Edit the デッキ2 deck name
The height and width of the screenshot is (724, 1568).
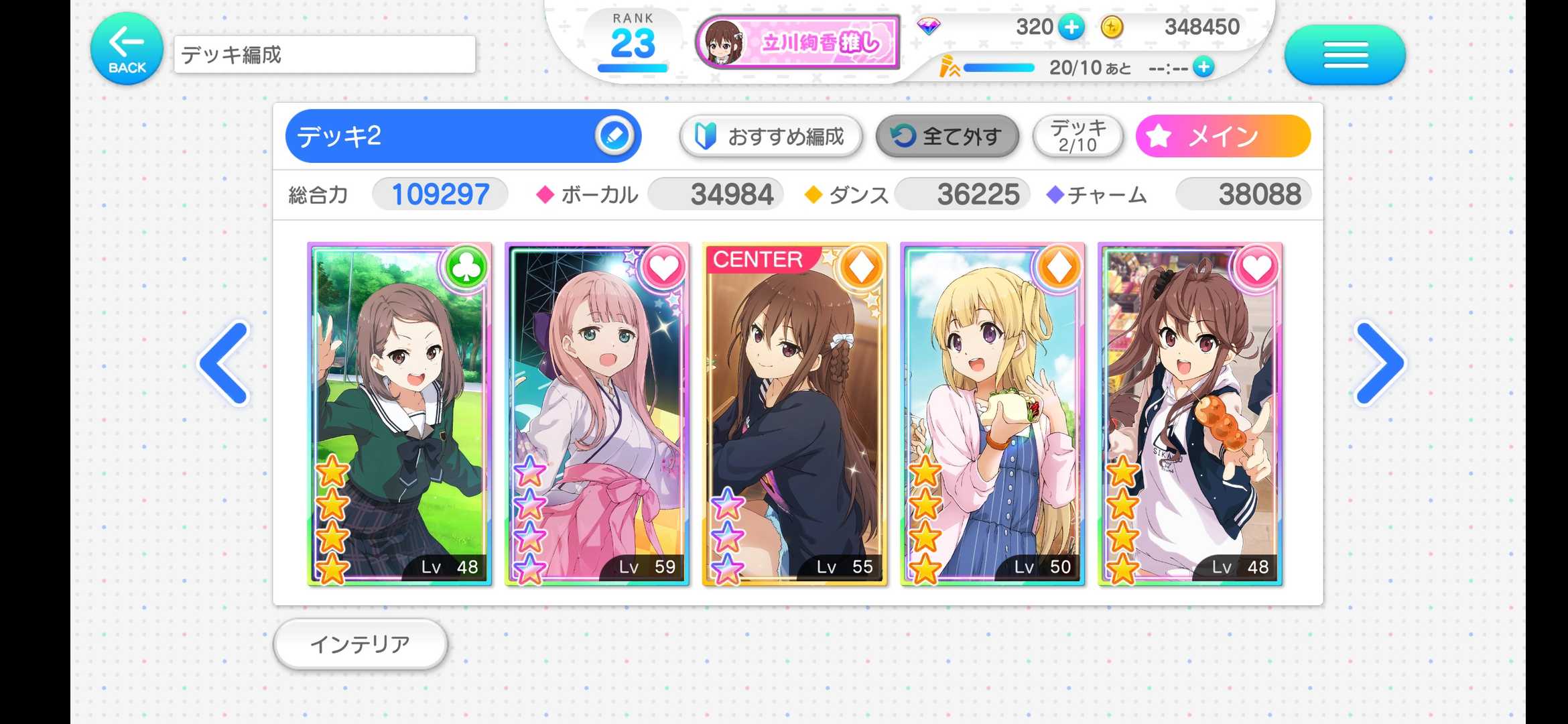(614, 136)
